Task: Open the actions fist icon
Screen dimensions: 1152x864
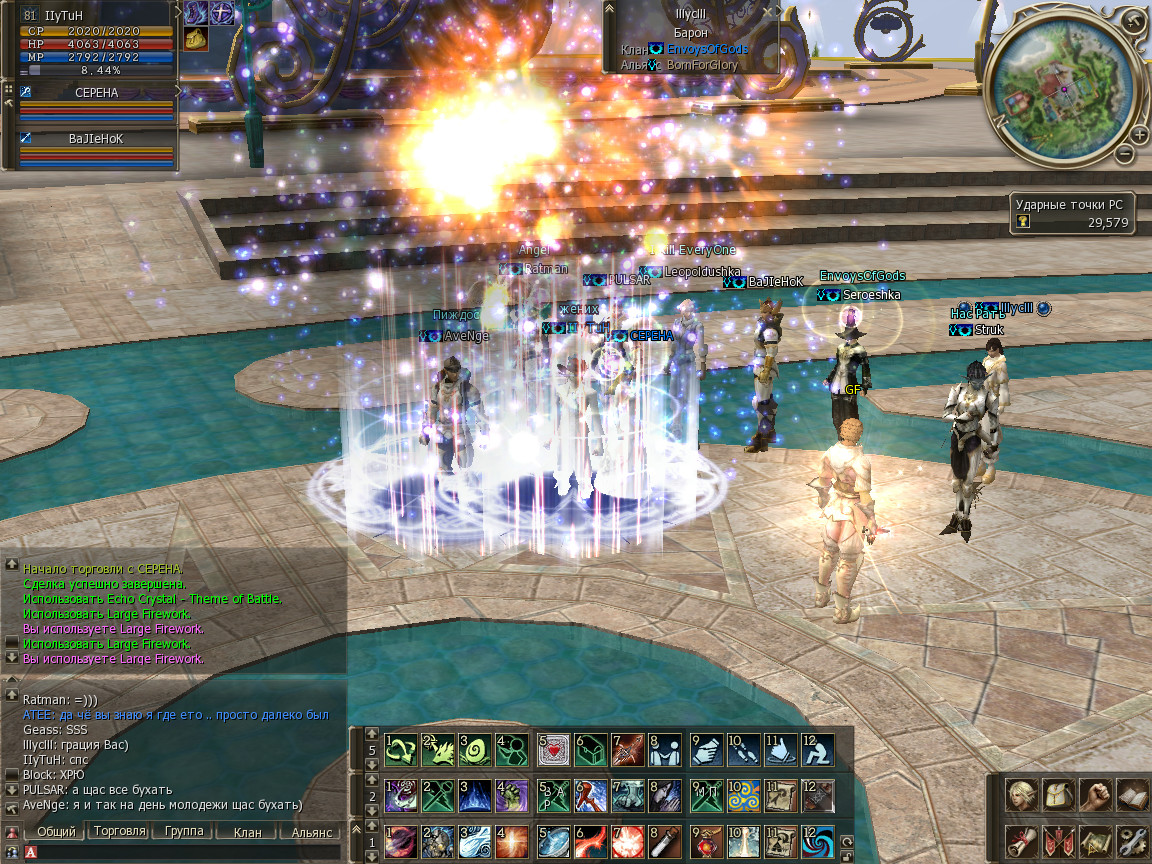Action: pyautogui.click(x=1095, y=796)
